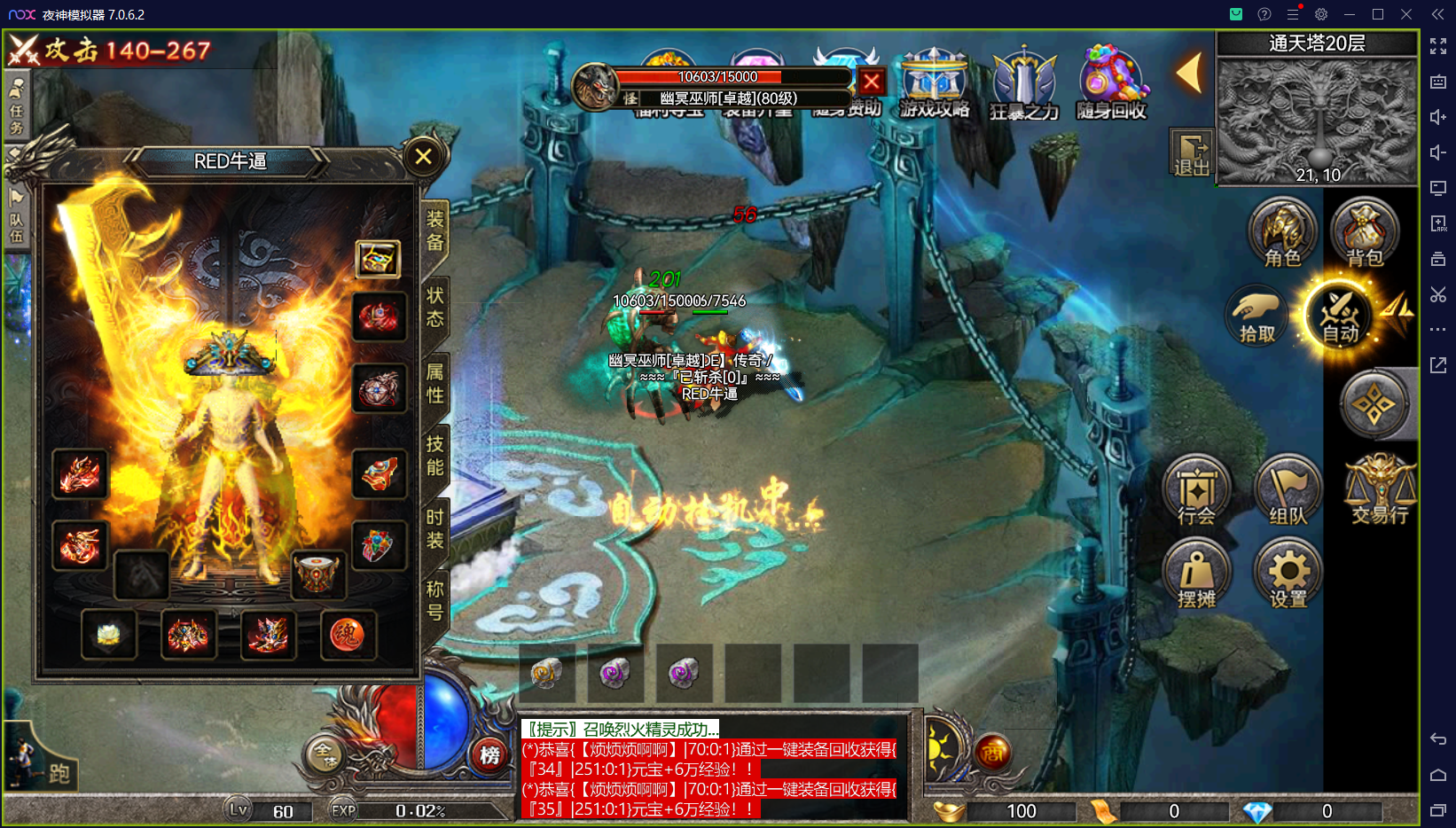
Task: Switch to the 状态 tab
Action: (x=434, y=306)
